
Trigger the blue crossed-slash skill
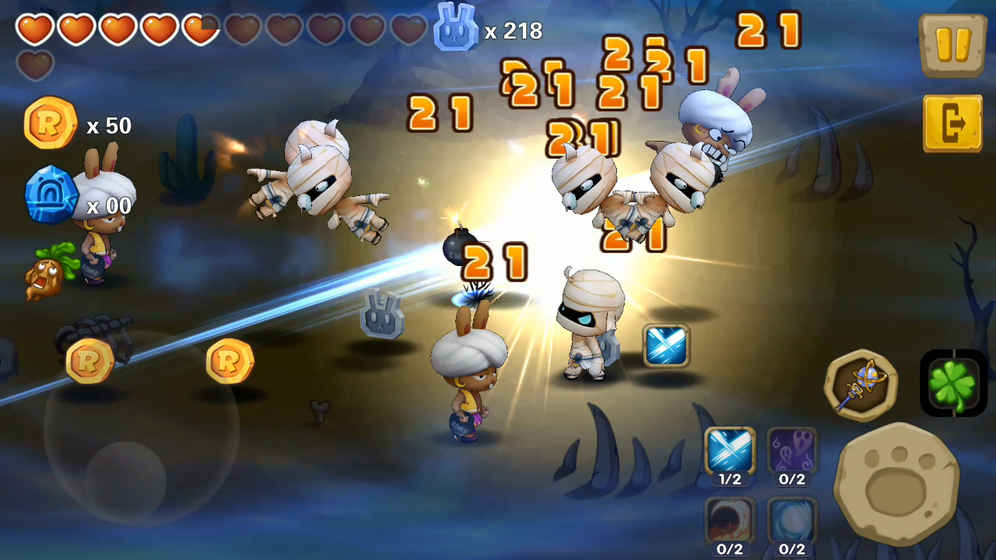pyautogui.click(x=730, y=450)
